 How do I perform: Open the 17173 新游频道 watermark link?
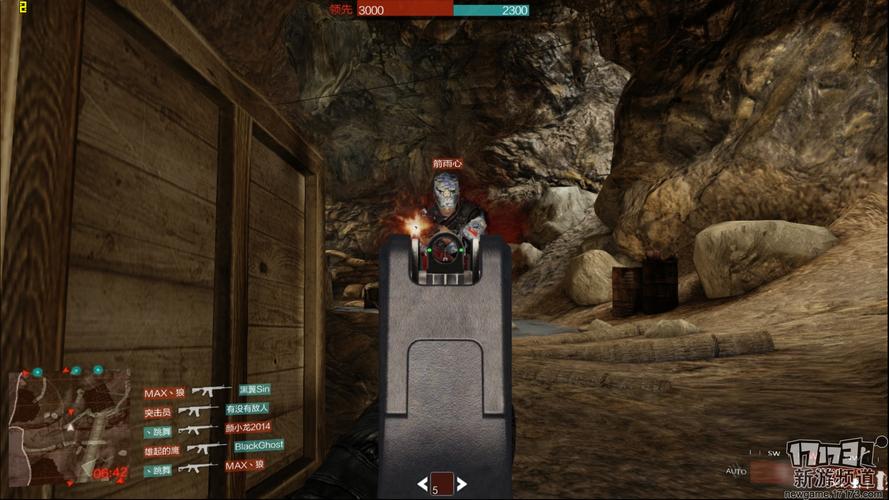pos(834,467)
